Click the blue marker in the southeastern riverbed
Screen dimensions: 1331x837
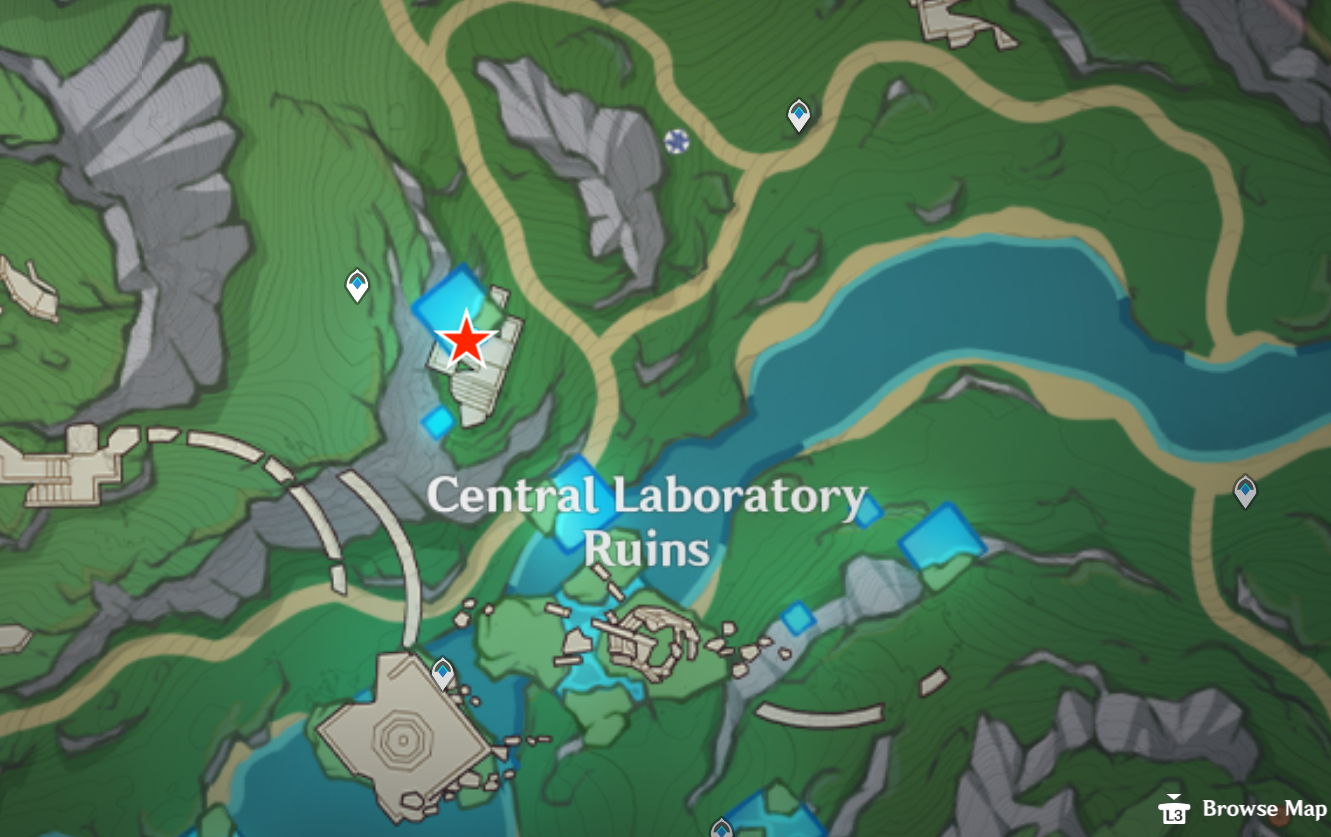(800, 620)
